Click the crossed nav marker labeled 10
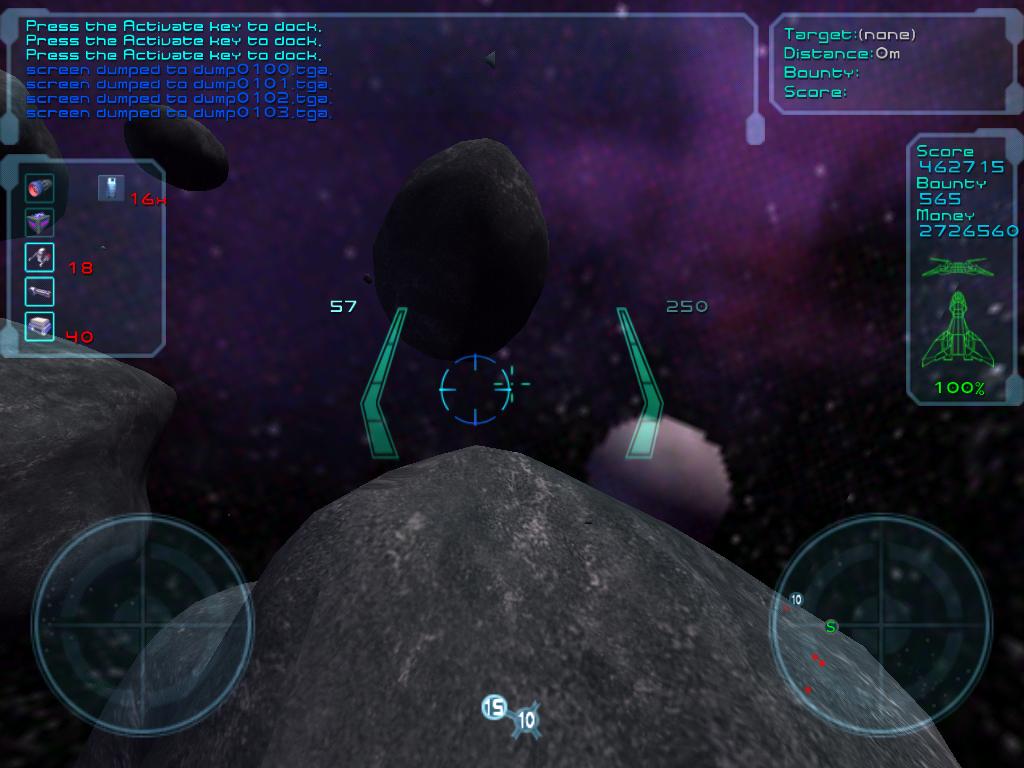This screenshot has height=768, width=1024. (526, 719)
